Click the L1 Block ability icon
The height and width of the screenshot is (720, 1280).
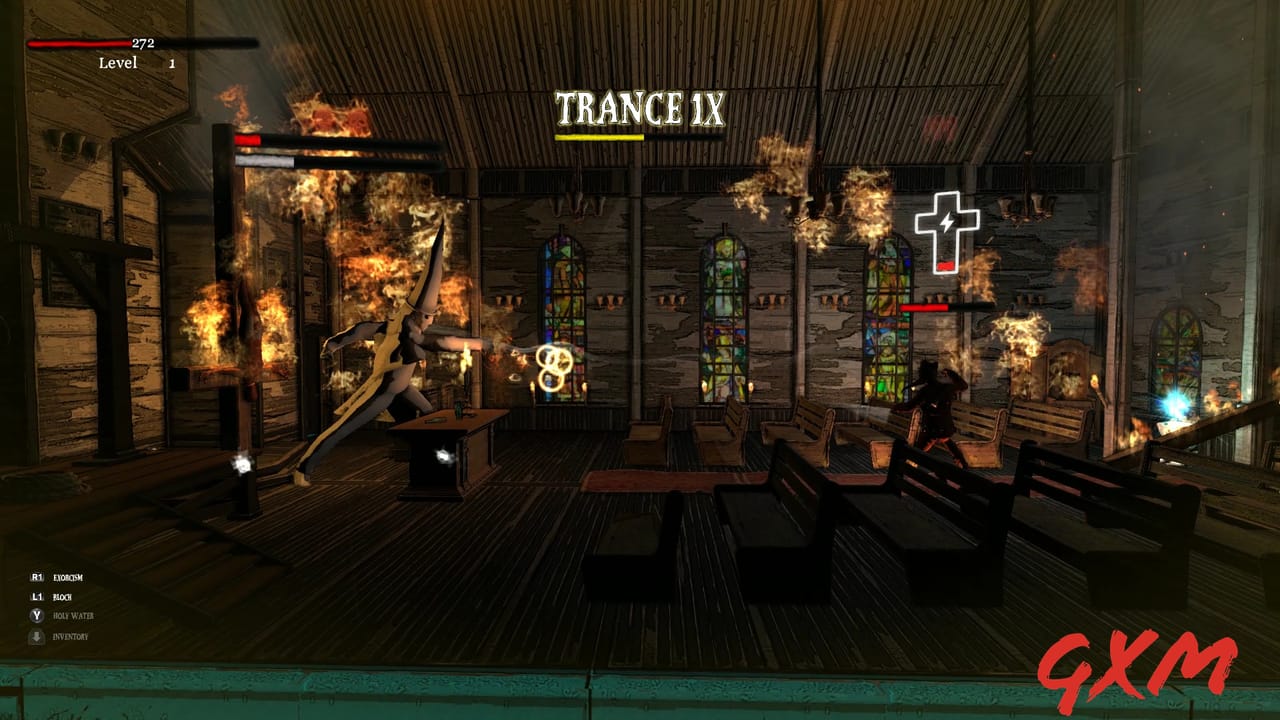(x=35, y=597)
